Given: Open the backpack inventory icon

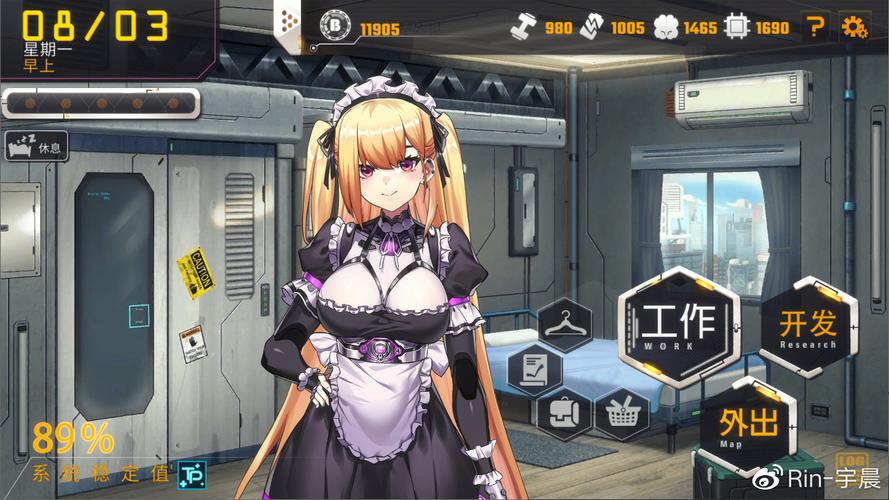Looking at the screenshot, I should pyautogui.click(x=562, y=412).
